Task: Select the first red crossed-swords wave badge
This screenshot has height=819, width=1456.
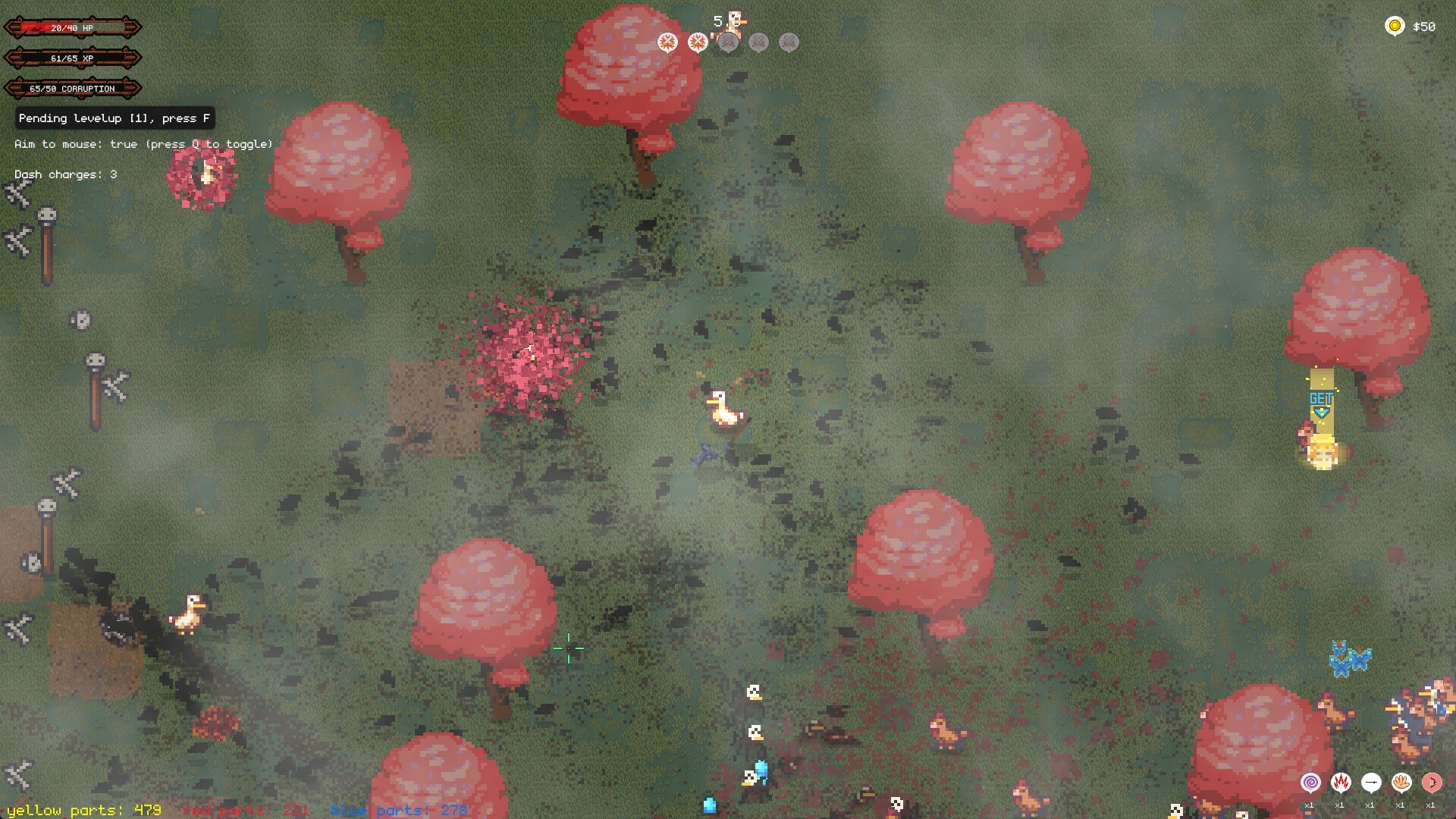Action: pos(667,42)
